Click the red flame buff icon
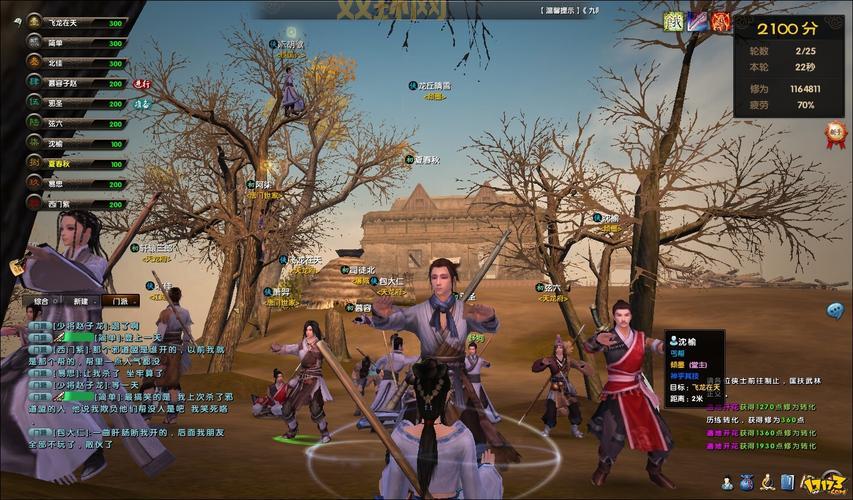This screenshot has width=853, height=500. point(721,21)
